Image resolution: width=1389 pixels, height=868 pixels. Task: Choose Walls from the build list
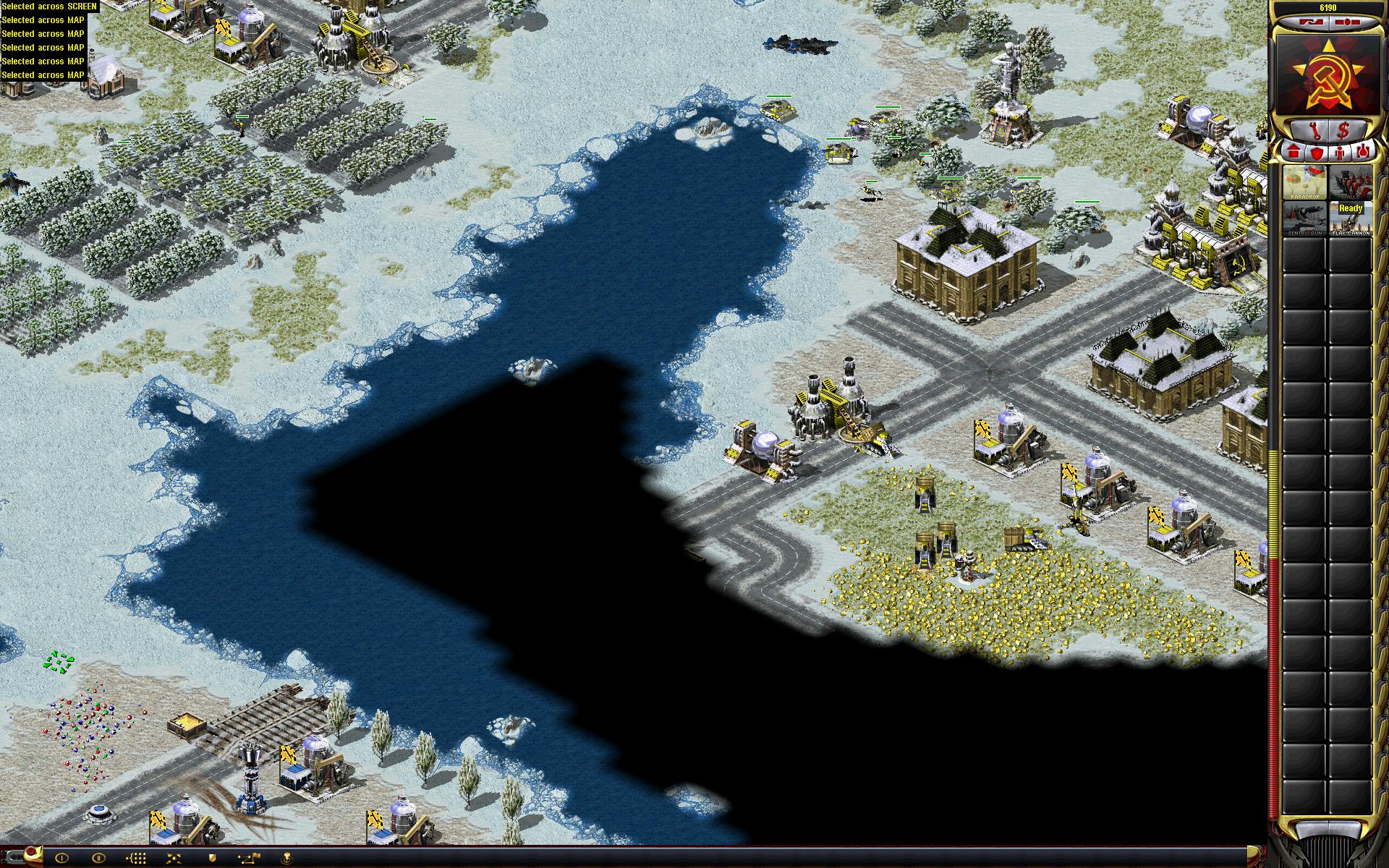tap(1350, 182)
